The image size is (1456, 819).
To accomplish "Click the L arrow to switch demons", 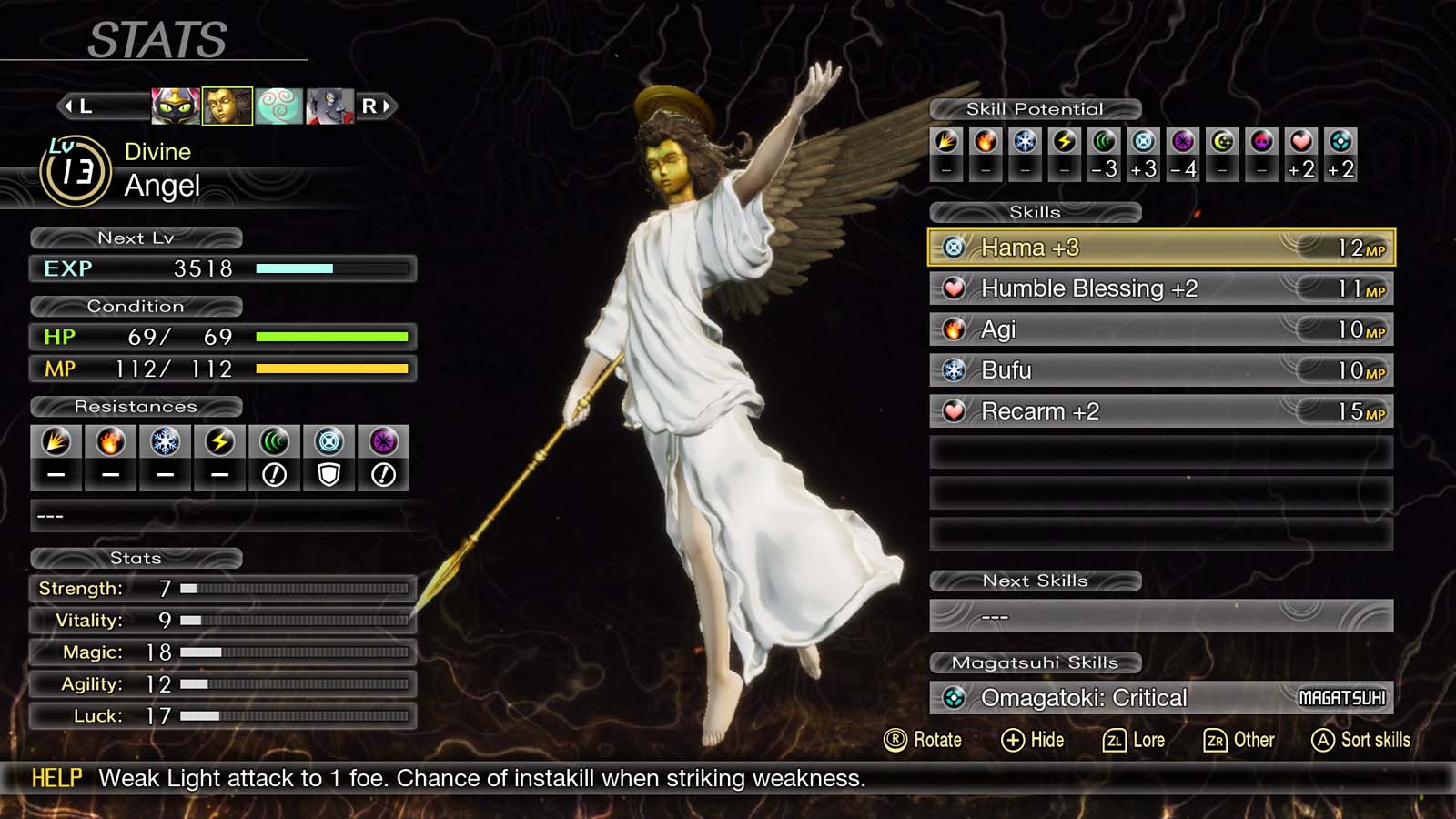I will click(76, 105).
